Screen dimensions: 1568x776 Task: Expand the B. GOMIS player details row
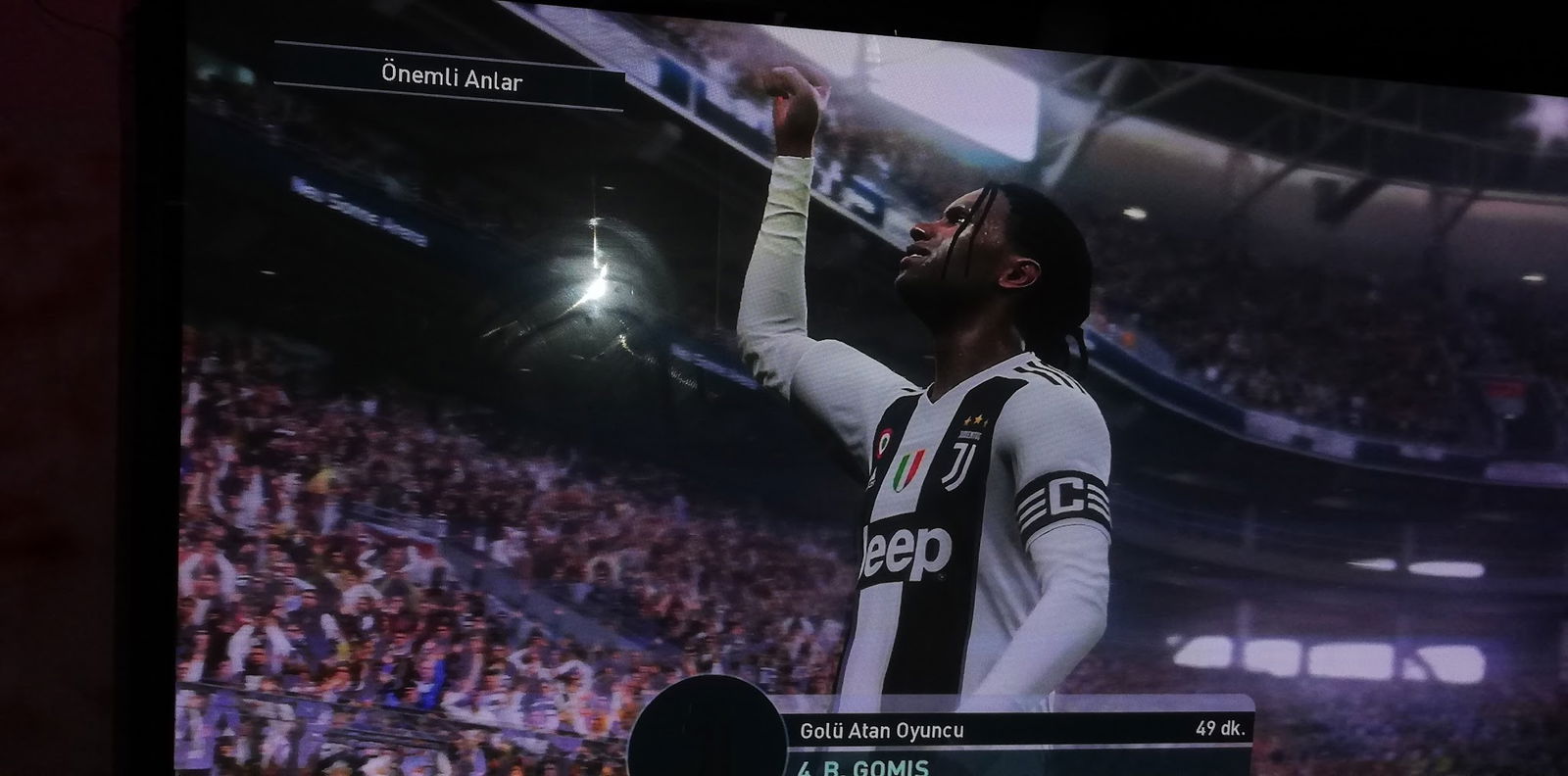click(859, 768)
